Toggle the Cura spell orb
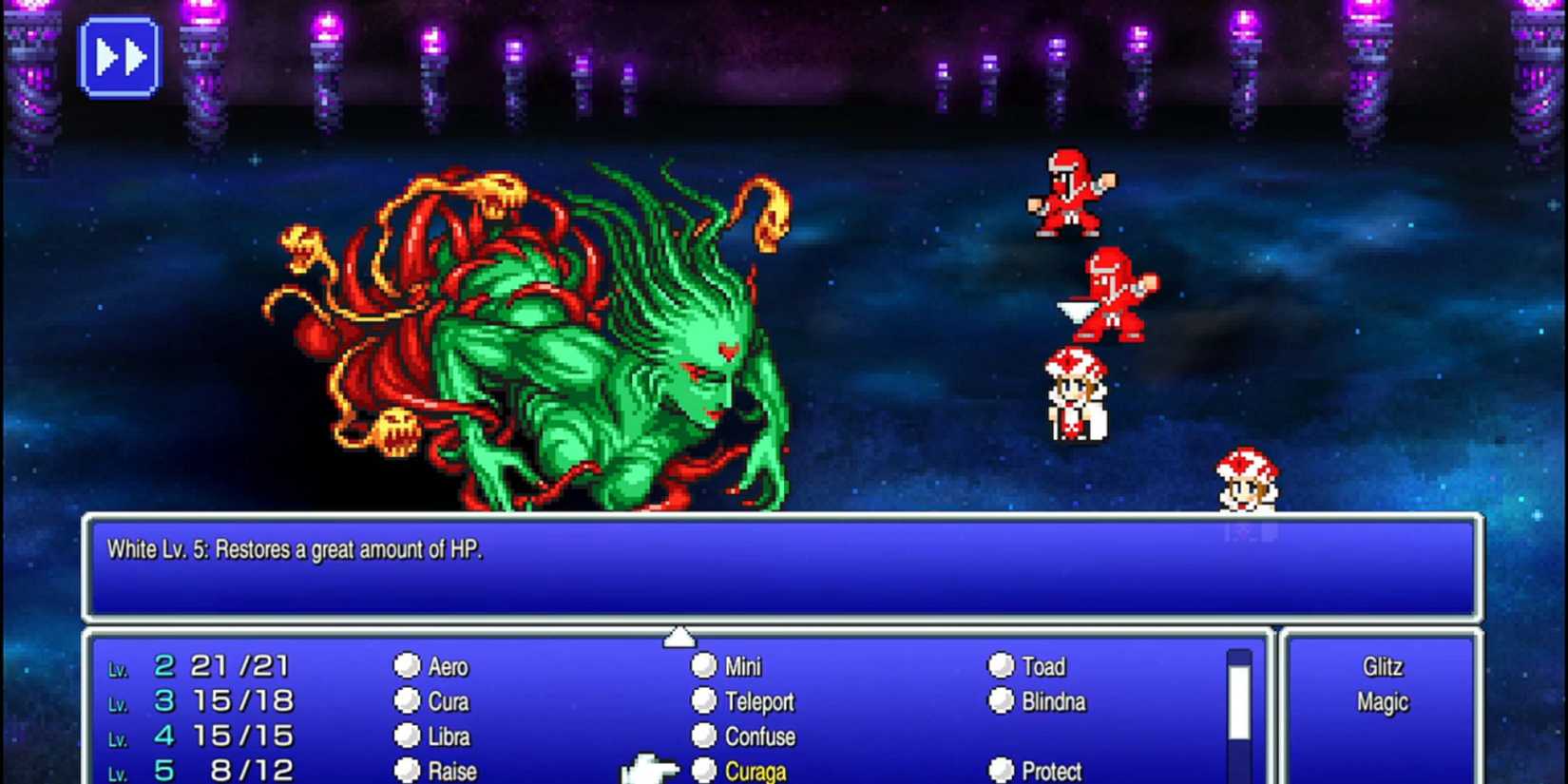The image size is (1568, 784). coord(409,701)
